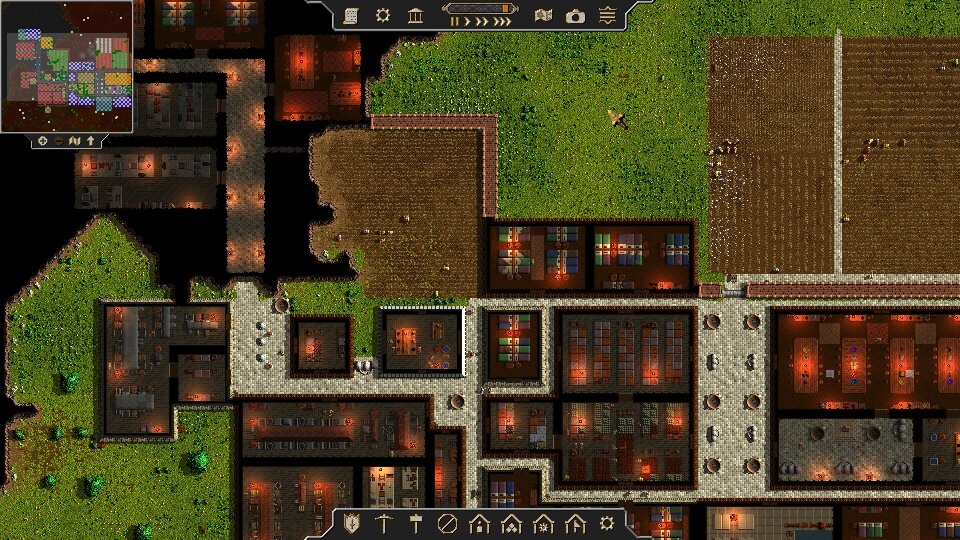The width and height of the screenshot is (960, 540).
Task: Open the stacked lines menu icon
Action: [607, 15]
